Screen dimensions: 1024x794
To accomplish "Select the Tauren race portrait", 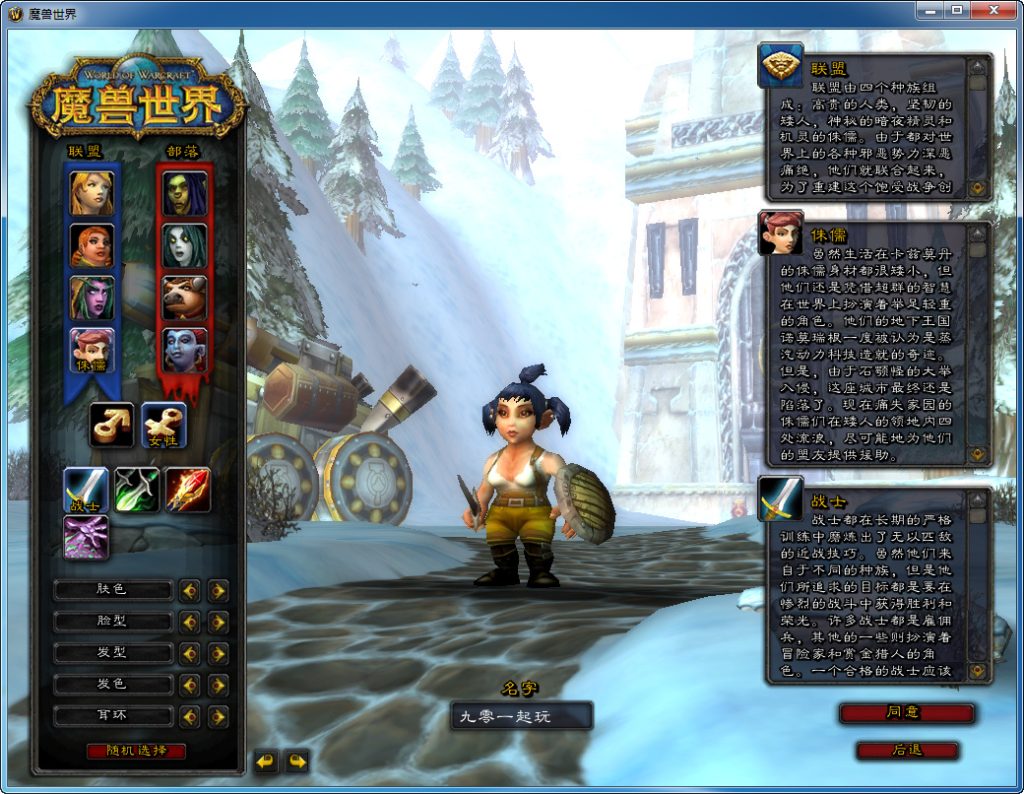I will pos(185,297).
